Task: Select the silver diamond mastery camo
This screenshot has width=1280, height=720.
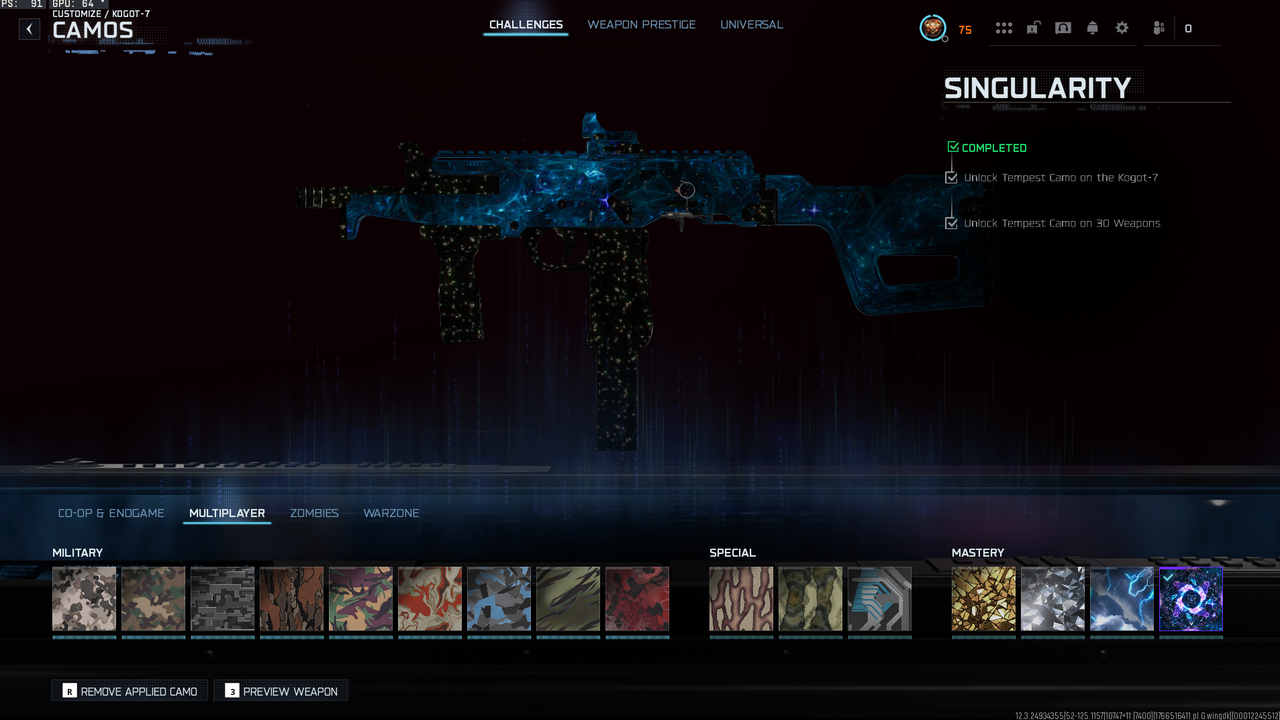Action: (x=1052, y=599)
